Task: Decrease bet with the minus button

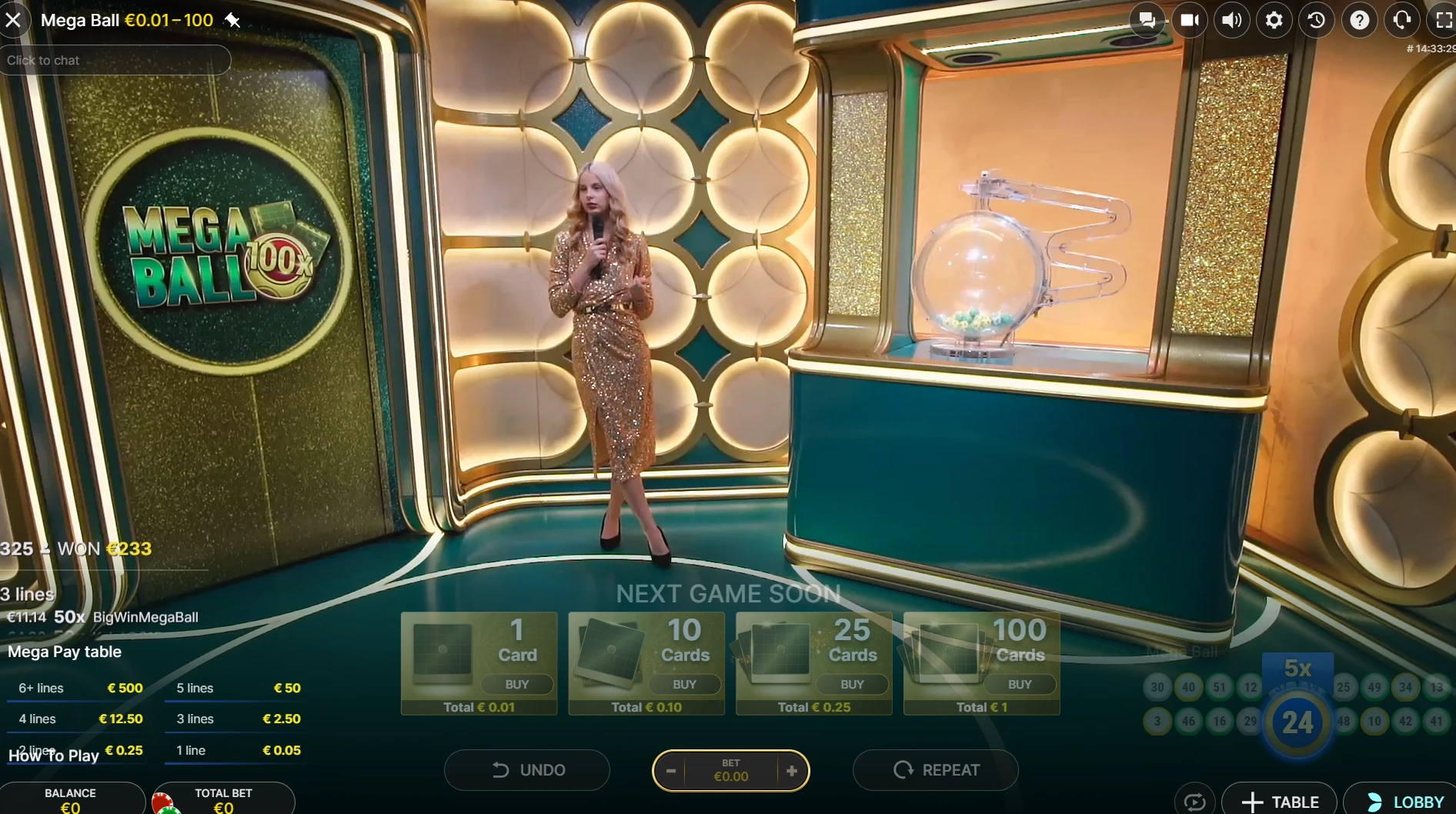Action: tap(671, 771)
